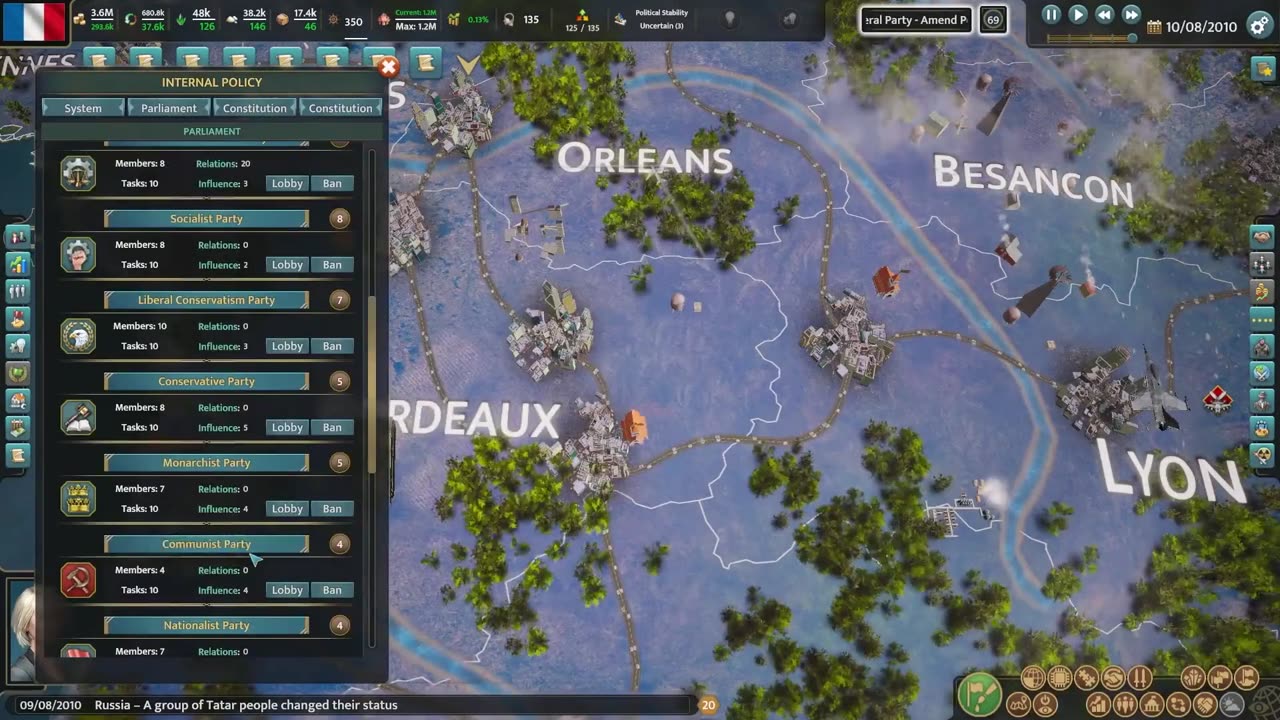Lobby the Socialist Party
This screenshot has height=720, width=1280.
[x=287, y=265]
